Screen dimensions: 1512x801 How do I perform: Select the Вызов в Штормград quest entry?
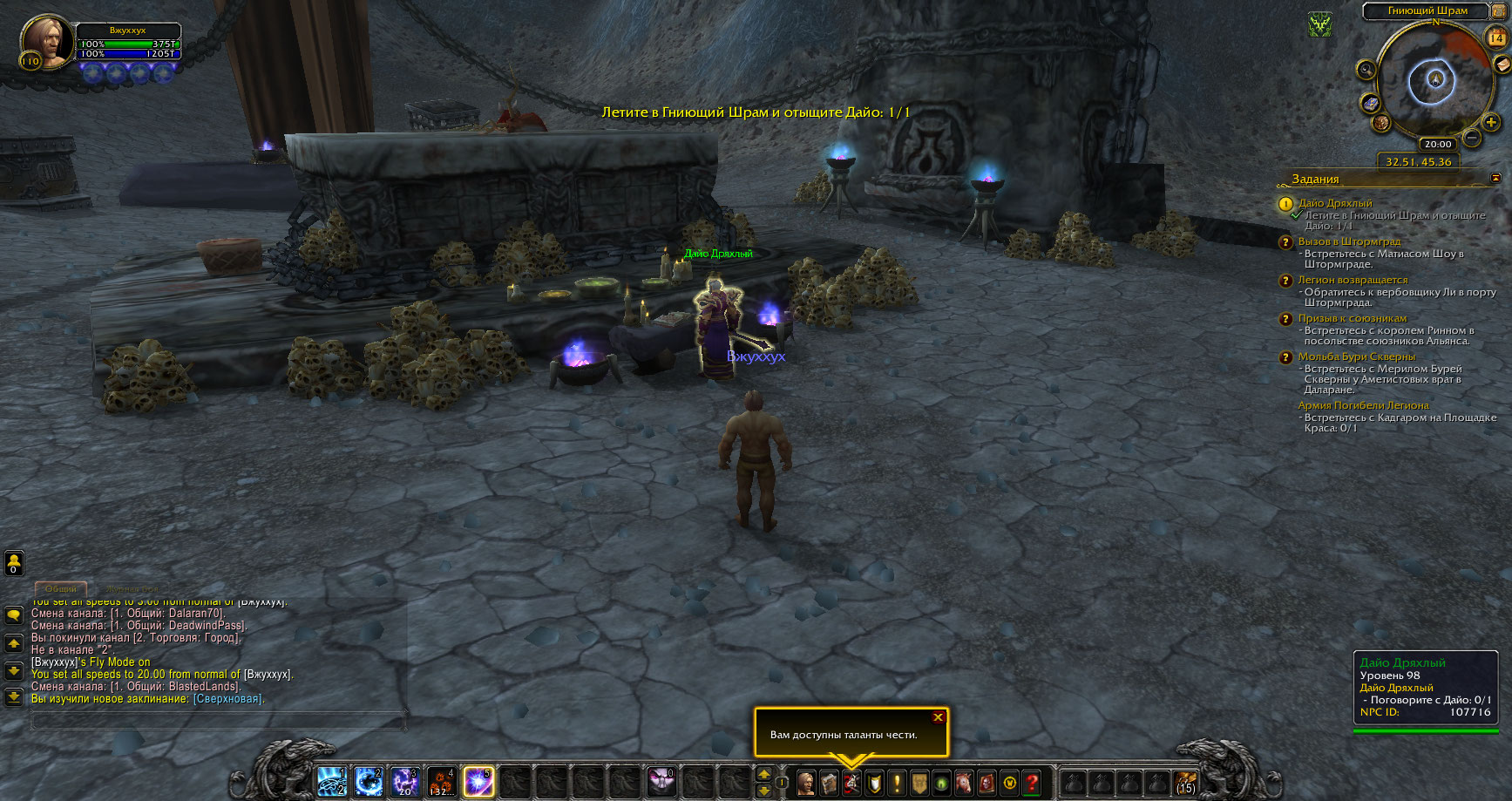pyautogui.click(x=1349, y=241)
